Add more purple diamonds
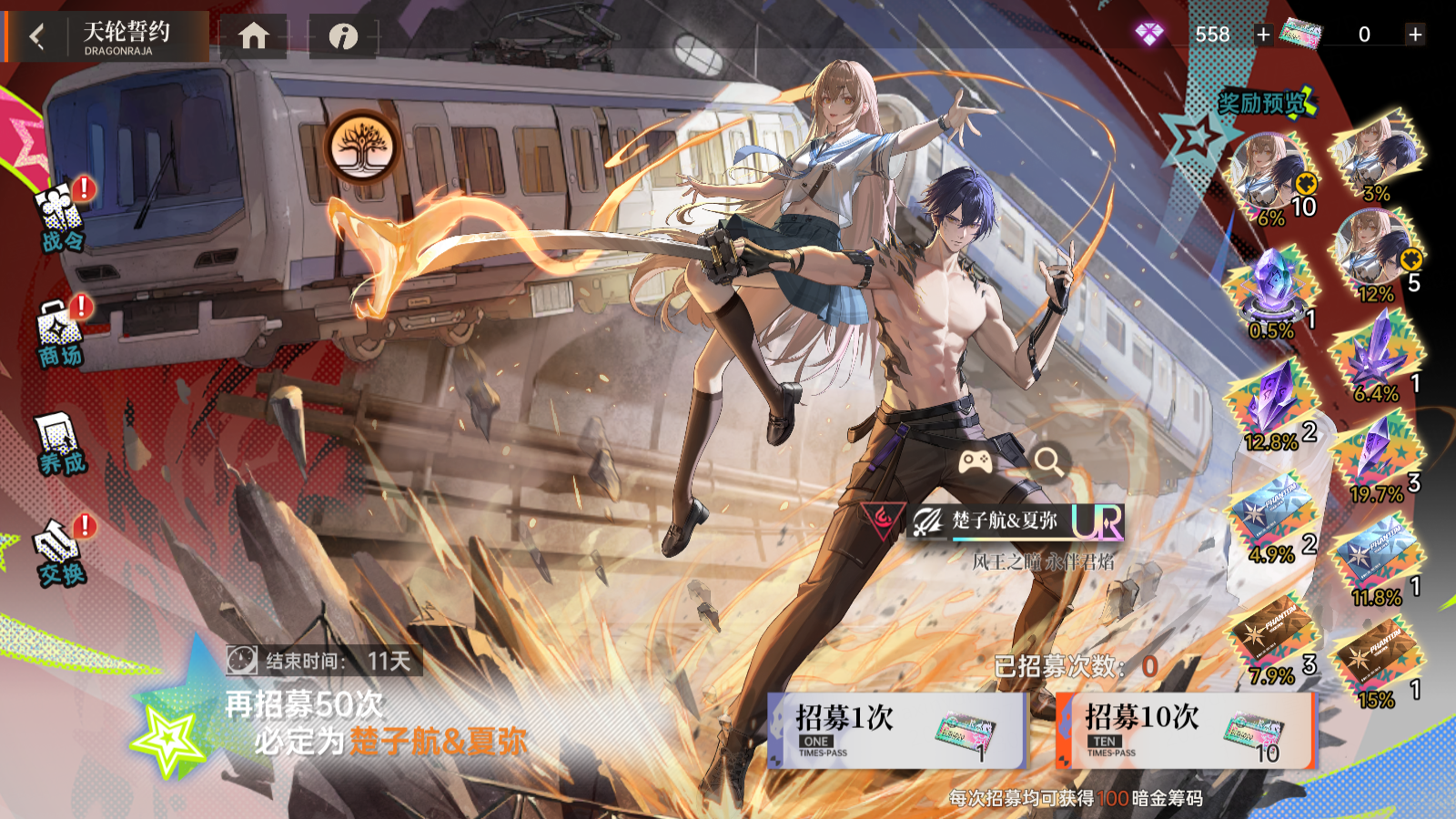Image resolution: width=1456 pixels, height=819 pixels. [x=1263, y=35]
